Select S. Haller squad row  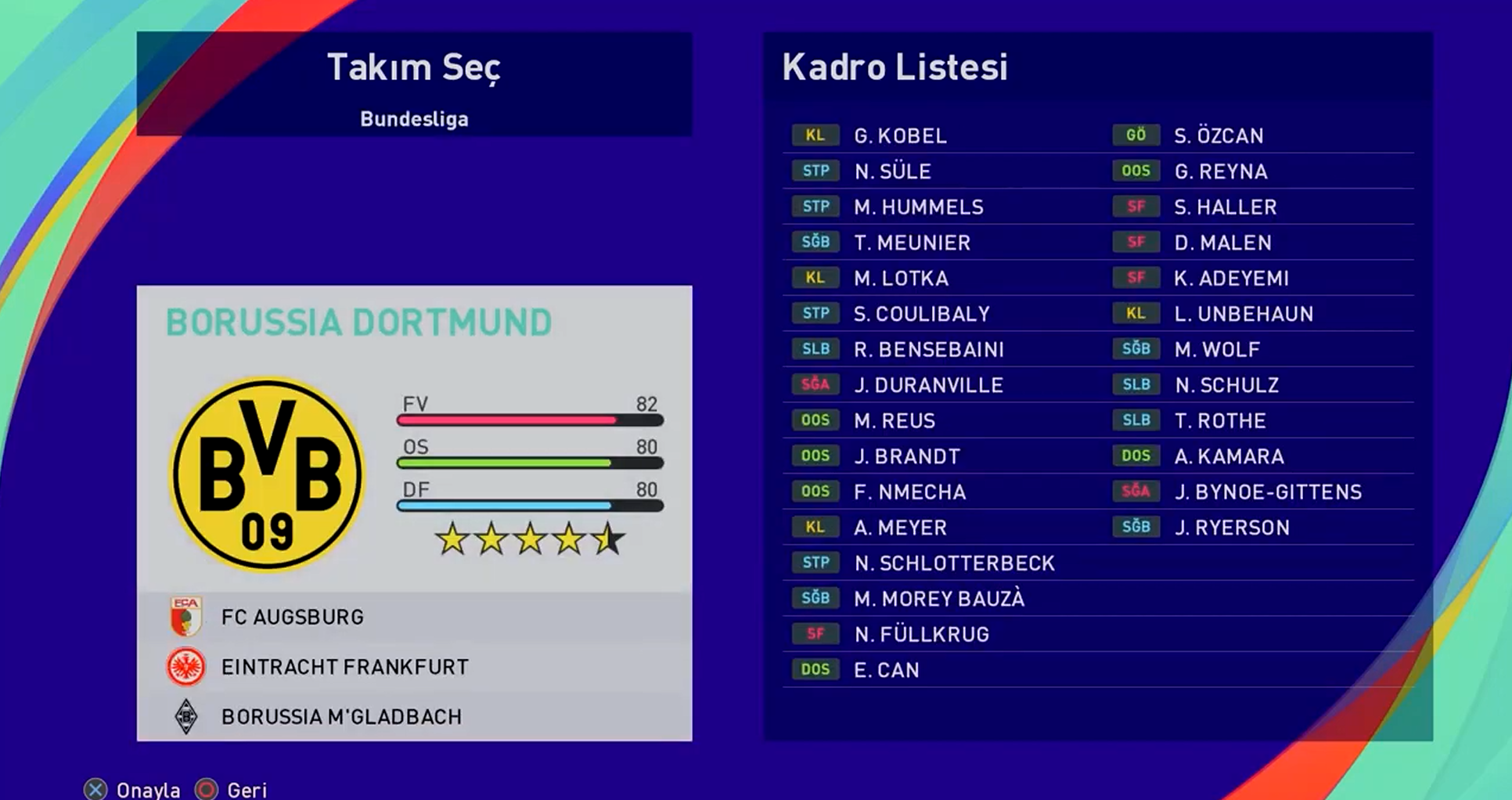(1225, 207)
